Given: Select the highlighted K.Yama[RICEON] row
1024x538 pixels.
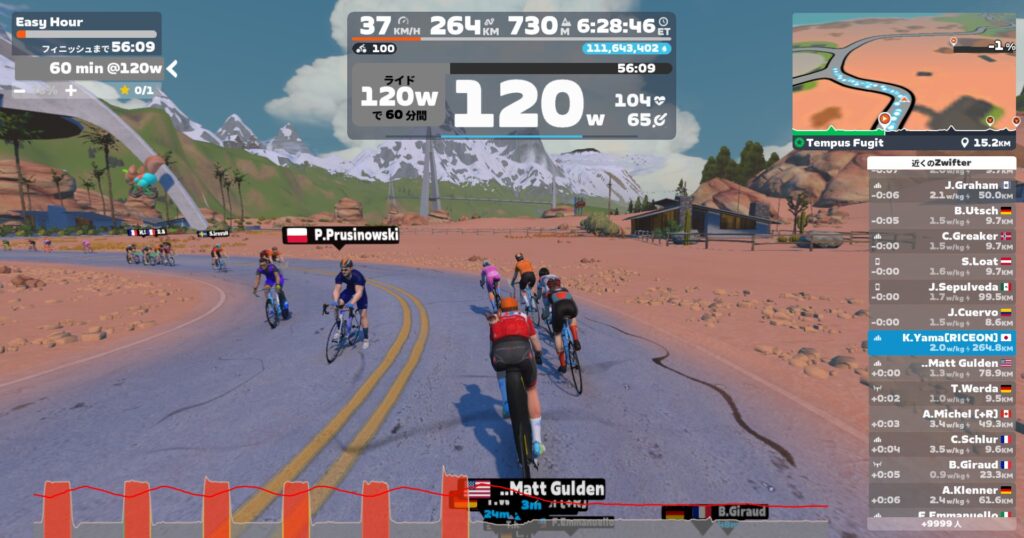Looking at the screenshot, I should coord(941,342).
